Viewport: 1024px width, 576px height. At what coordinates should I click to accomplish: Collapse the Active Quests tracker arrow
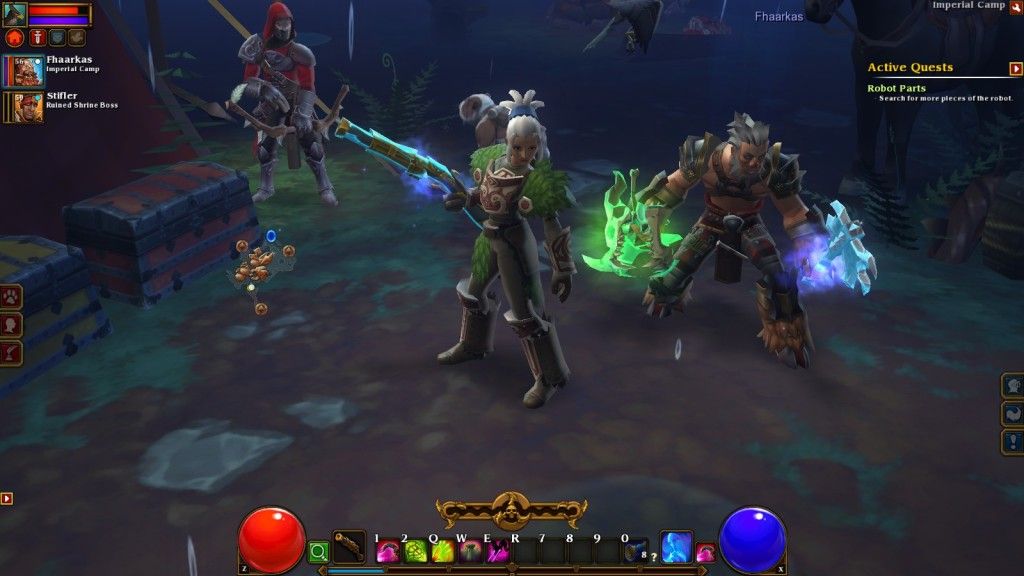[1016, 69]
